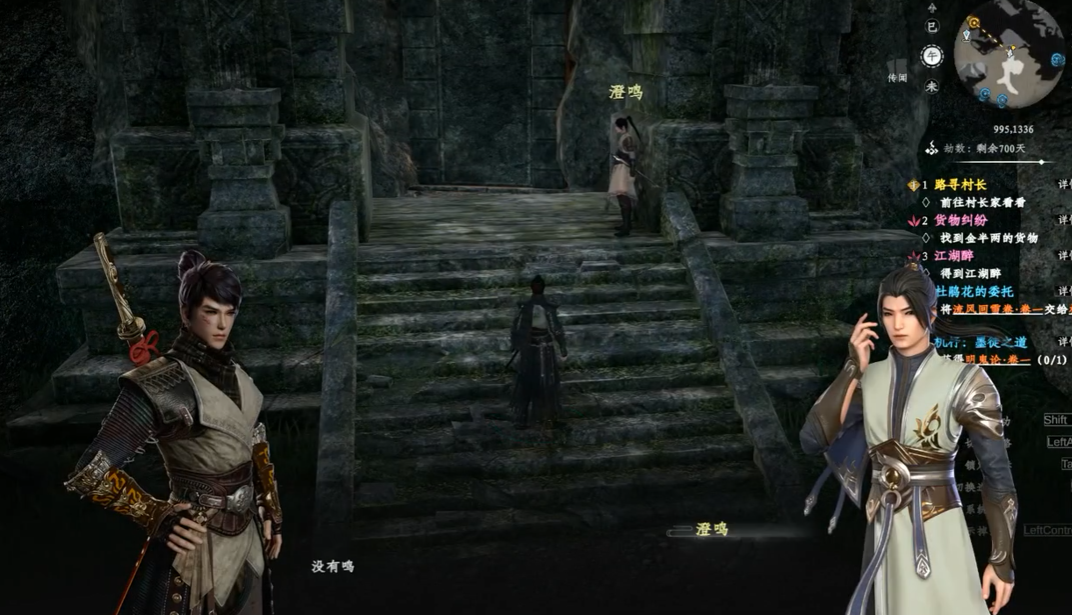Open the 墨徒之道 quest entry
Image resolution: width=1072 pixels, height=615 pixels.
[1004, 342]
